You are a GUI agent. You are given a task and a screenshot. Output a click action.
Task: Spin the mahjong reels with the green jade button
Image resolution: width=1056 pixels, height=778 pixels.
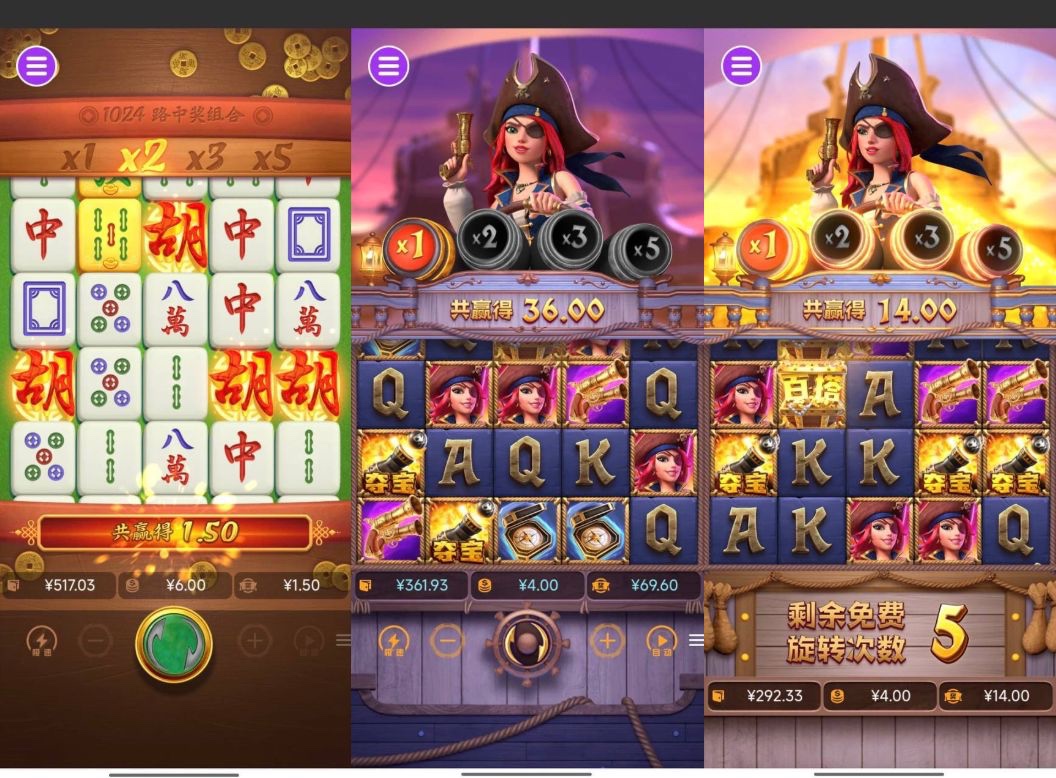[174, 644]
